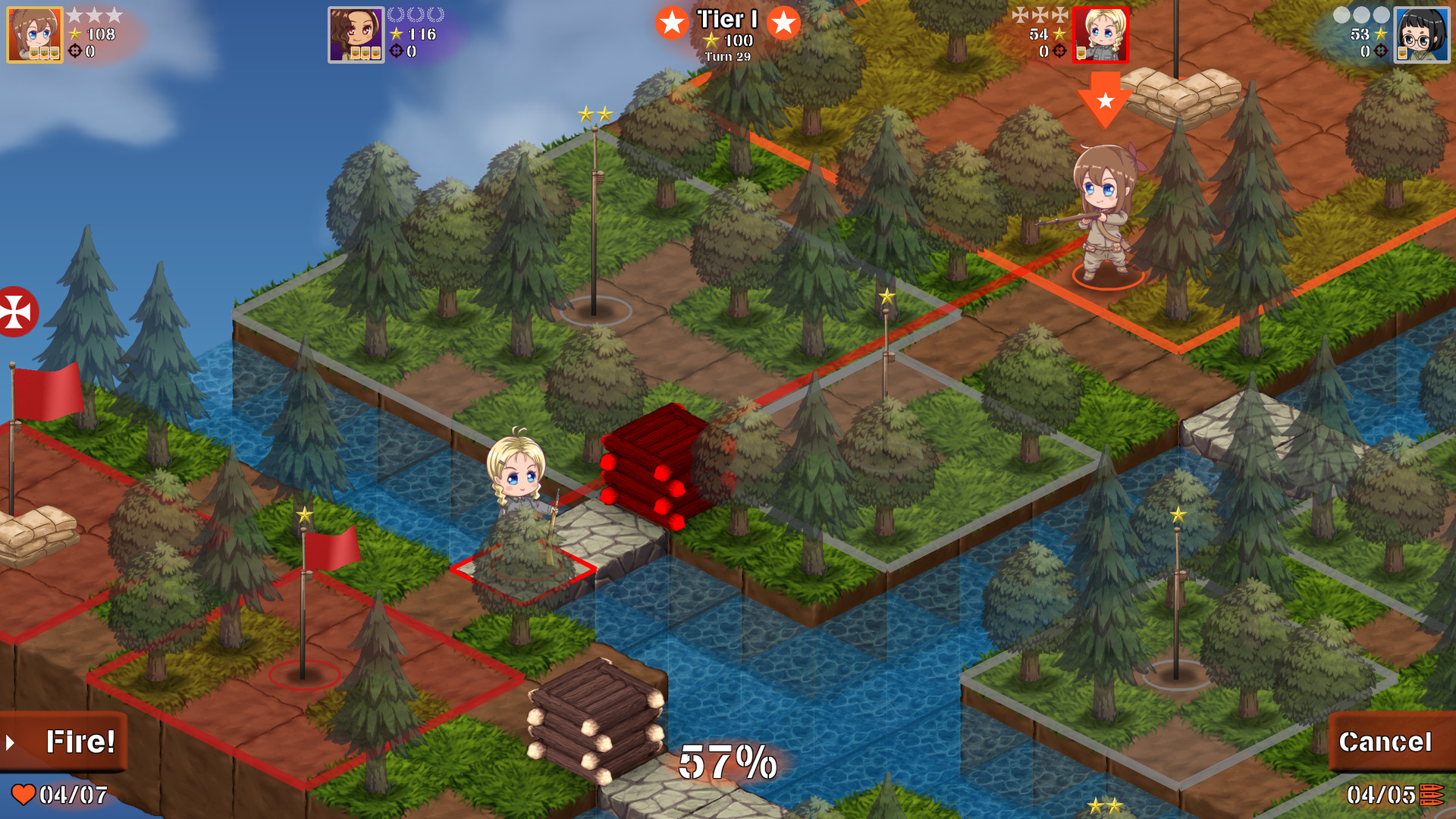This screenshot has width=1456, height=819.
Task: Click the iron cross faction badge at left edge
Action: coord(15,312)
